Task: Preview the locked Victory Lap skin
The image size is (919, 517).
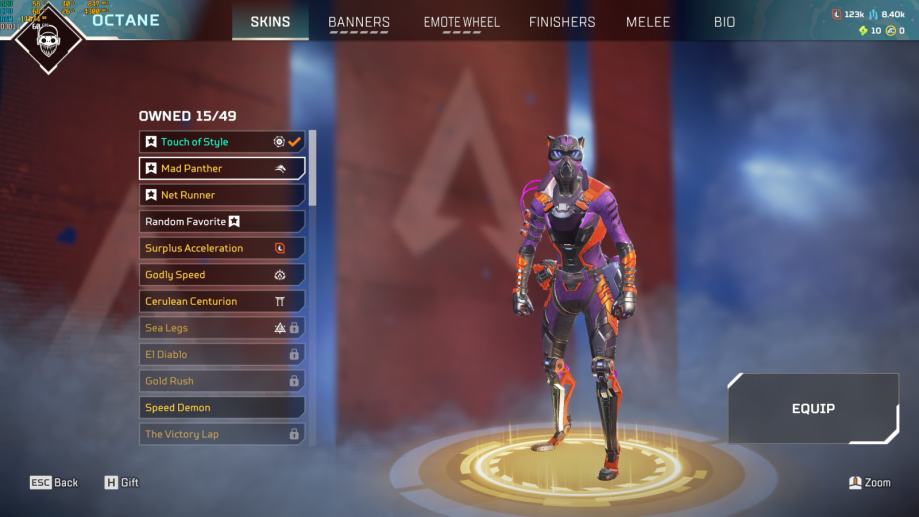Action: click(x=221, y=434)
